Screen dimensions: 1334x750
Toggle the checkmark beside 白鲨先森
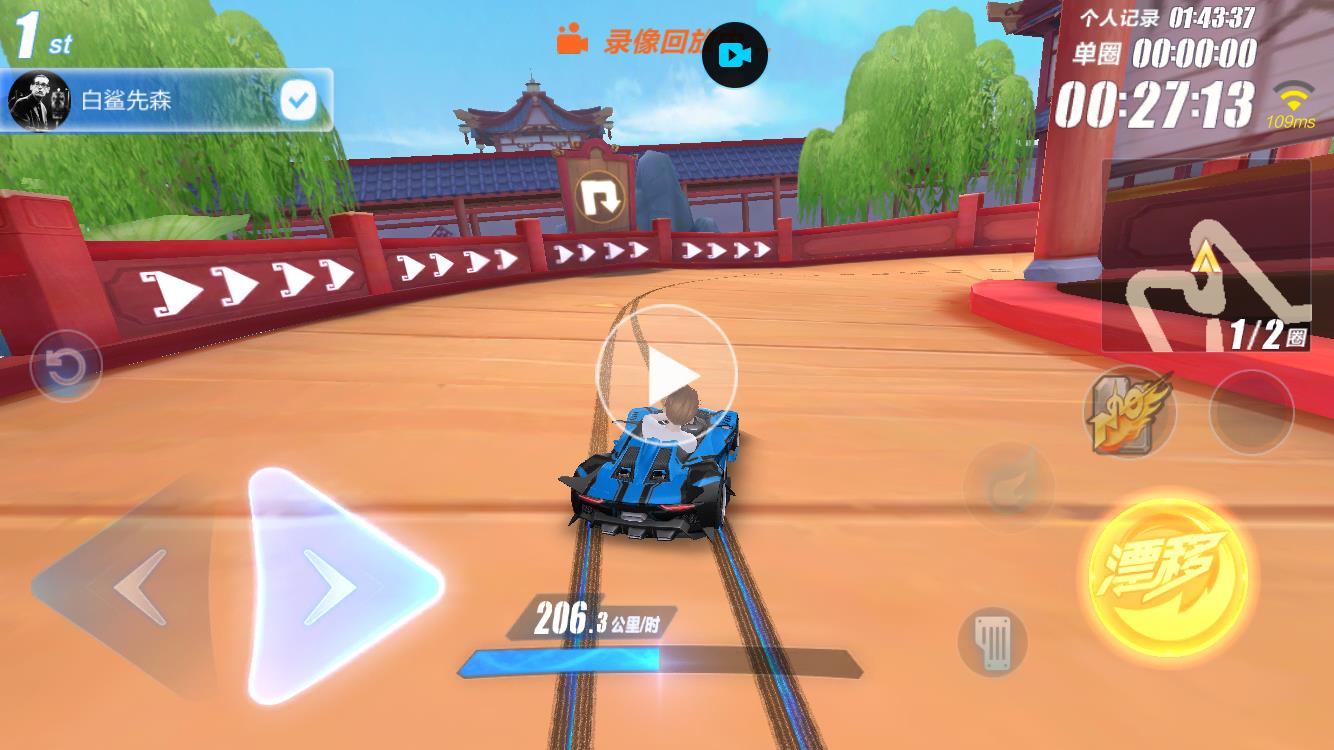[298, 100]
